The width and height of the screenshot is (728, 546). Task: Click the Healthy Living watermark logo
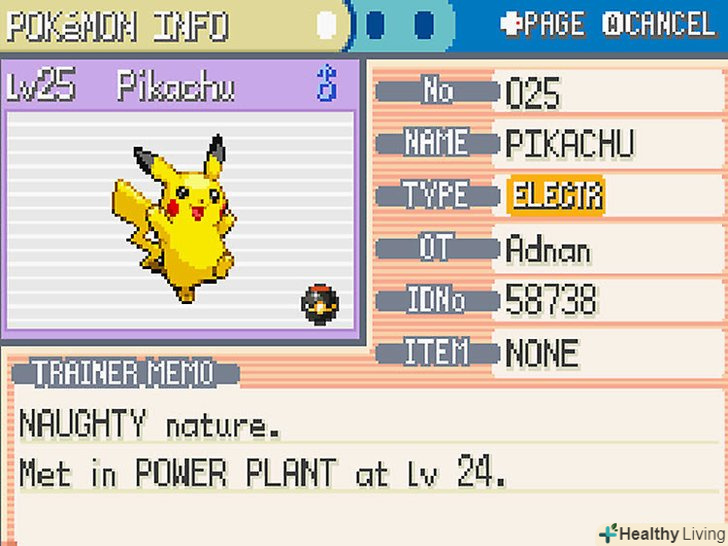(x=659, y=532)
